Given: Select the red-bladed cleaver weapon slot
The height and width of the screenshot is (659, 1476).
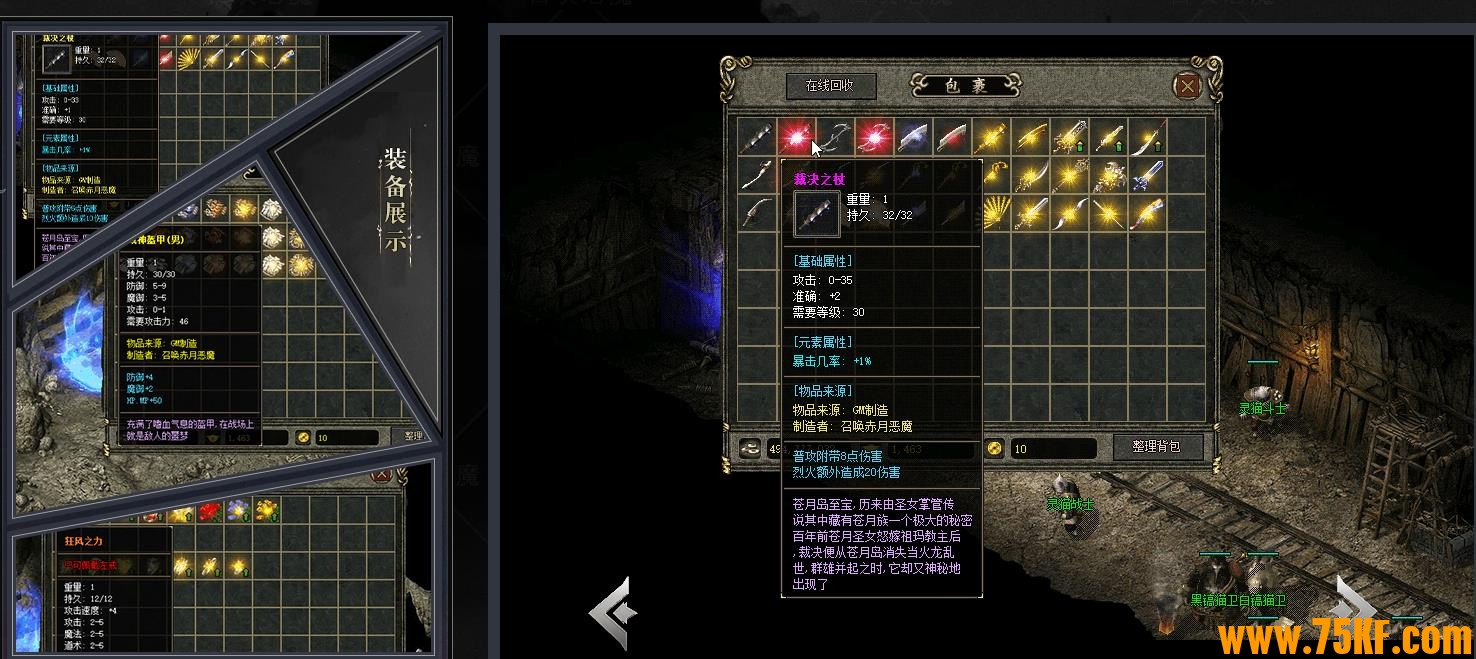Looking at the screenshot, I should pos(953,137).
